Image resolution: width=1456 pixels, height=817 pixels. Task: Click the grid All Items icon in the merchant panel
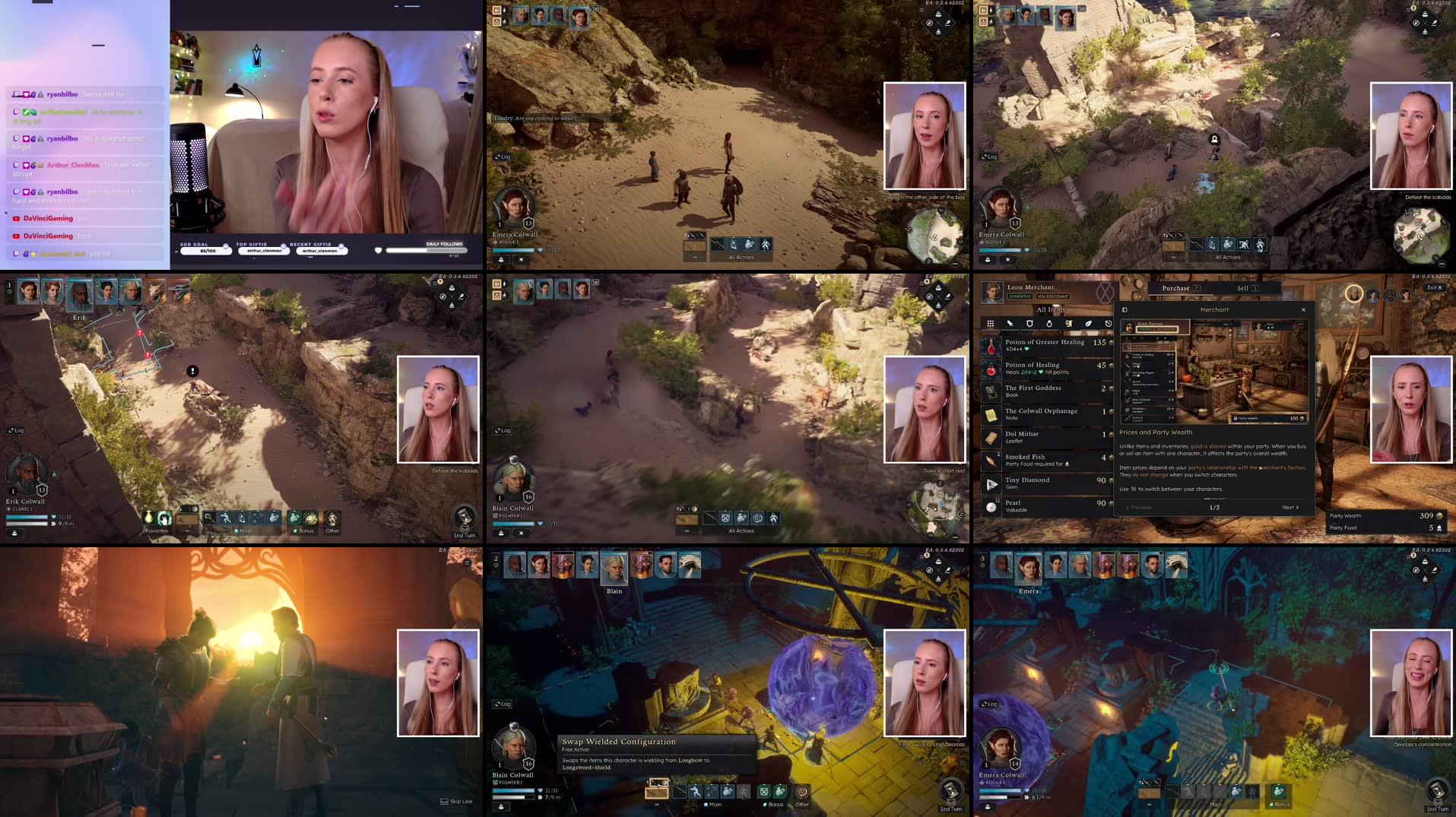[990, 323]
